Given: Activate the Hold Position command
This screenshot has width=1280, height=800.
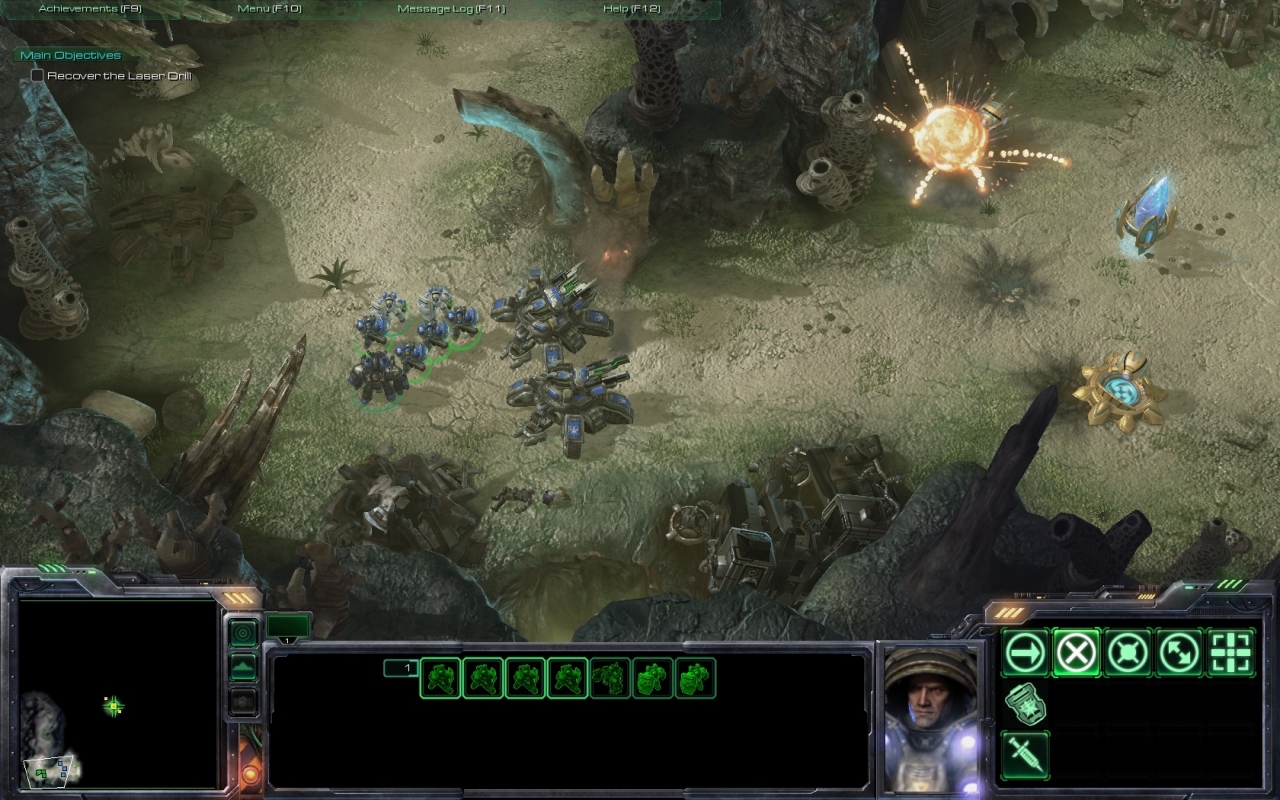Looking at the screenshot, I should (1127, 653).
